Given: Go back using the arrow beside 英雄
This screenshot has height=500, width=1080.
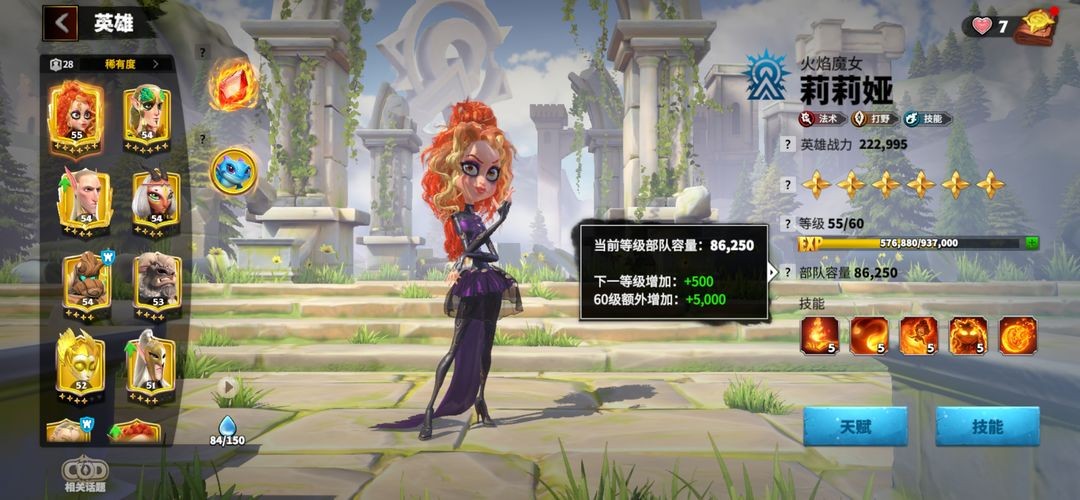Looking at the screenshot, I should tap(62, 22).
